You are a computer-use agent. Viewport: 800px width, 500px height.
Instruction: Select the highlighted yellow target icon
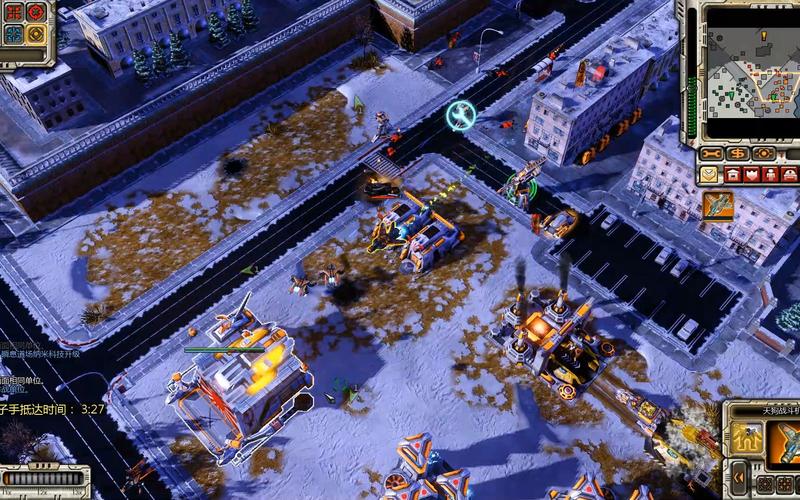36,34
